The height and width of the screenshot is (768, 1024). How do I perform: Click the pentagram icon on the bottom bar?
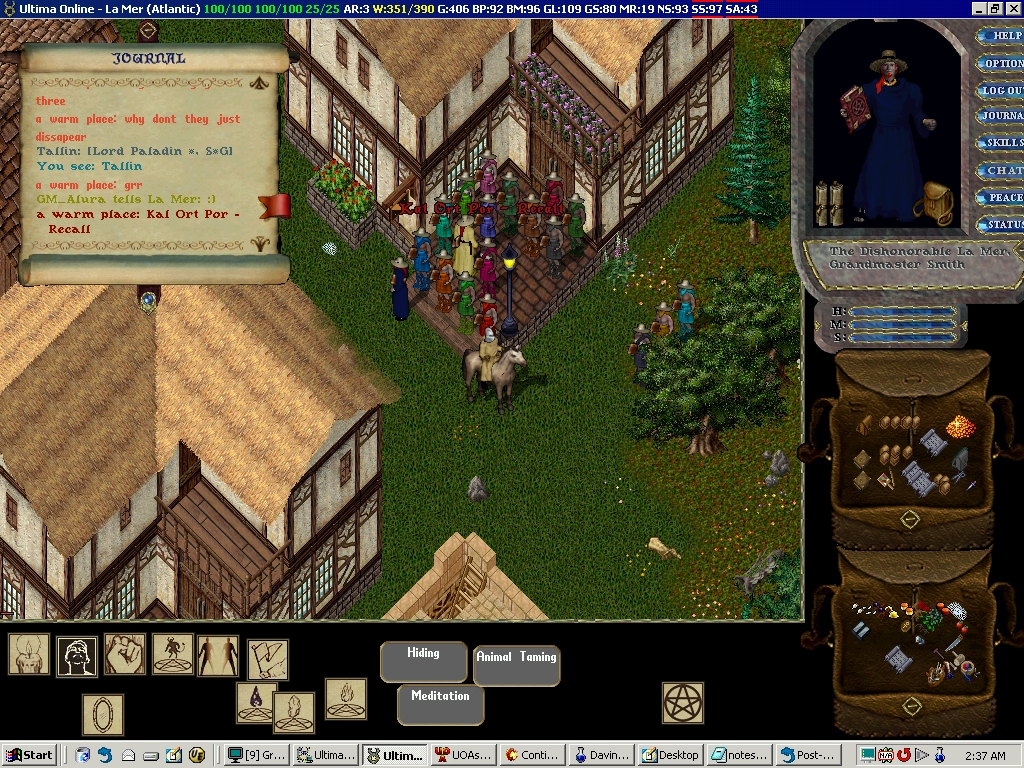[683, 703]
